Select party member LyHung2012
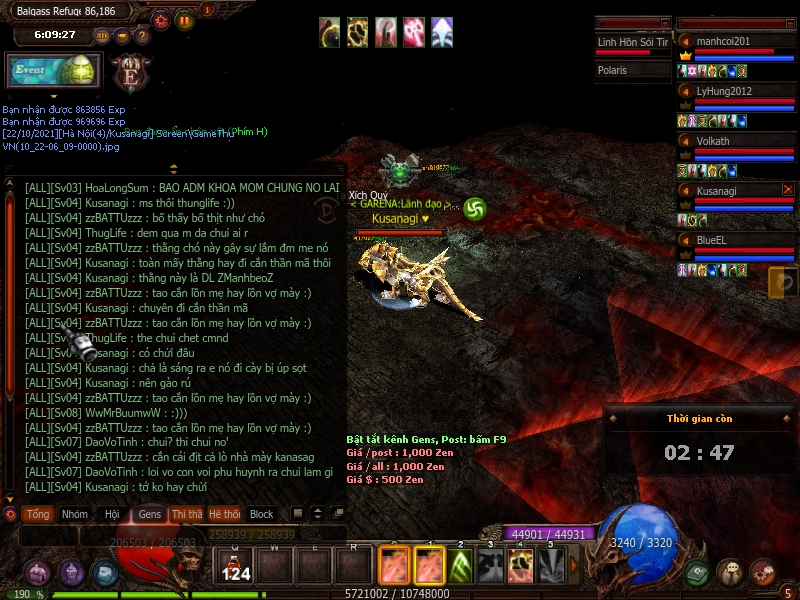This screenshot has height=600, width=800. point(735,92)
